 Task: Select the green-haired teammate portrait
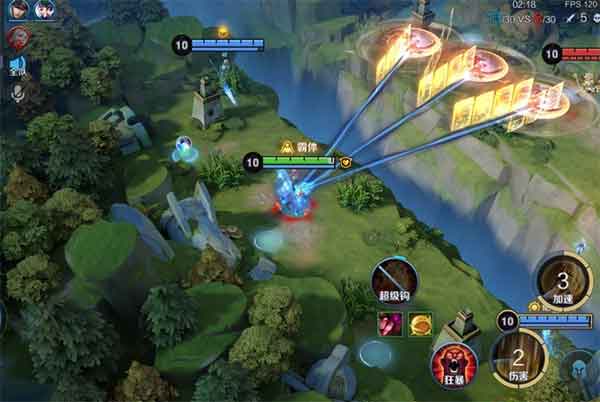tap(45, 10)
